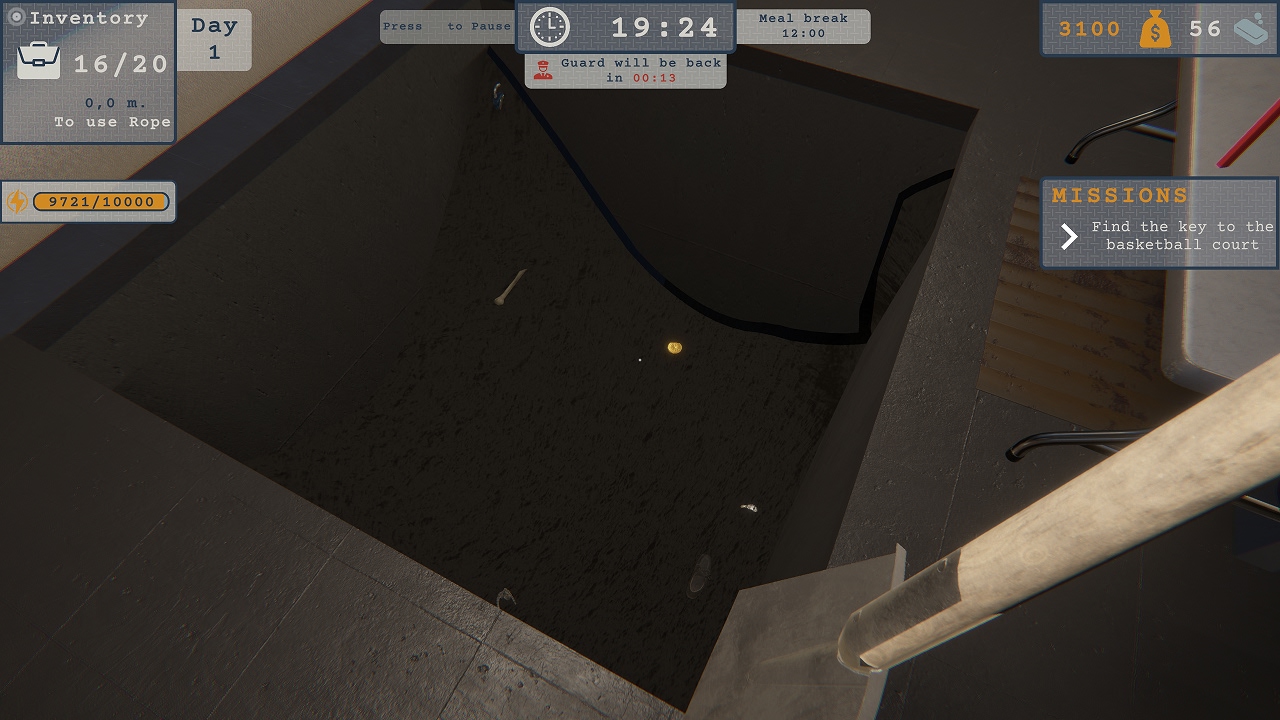The height and width of the screenshot is (720, 1280).
Task: Click the red guard icon in the warning banner
Action: click(544, 69)
